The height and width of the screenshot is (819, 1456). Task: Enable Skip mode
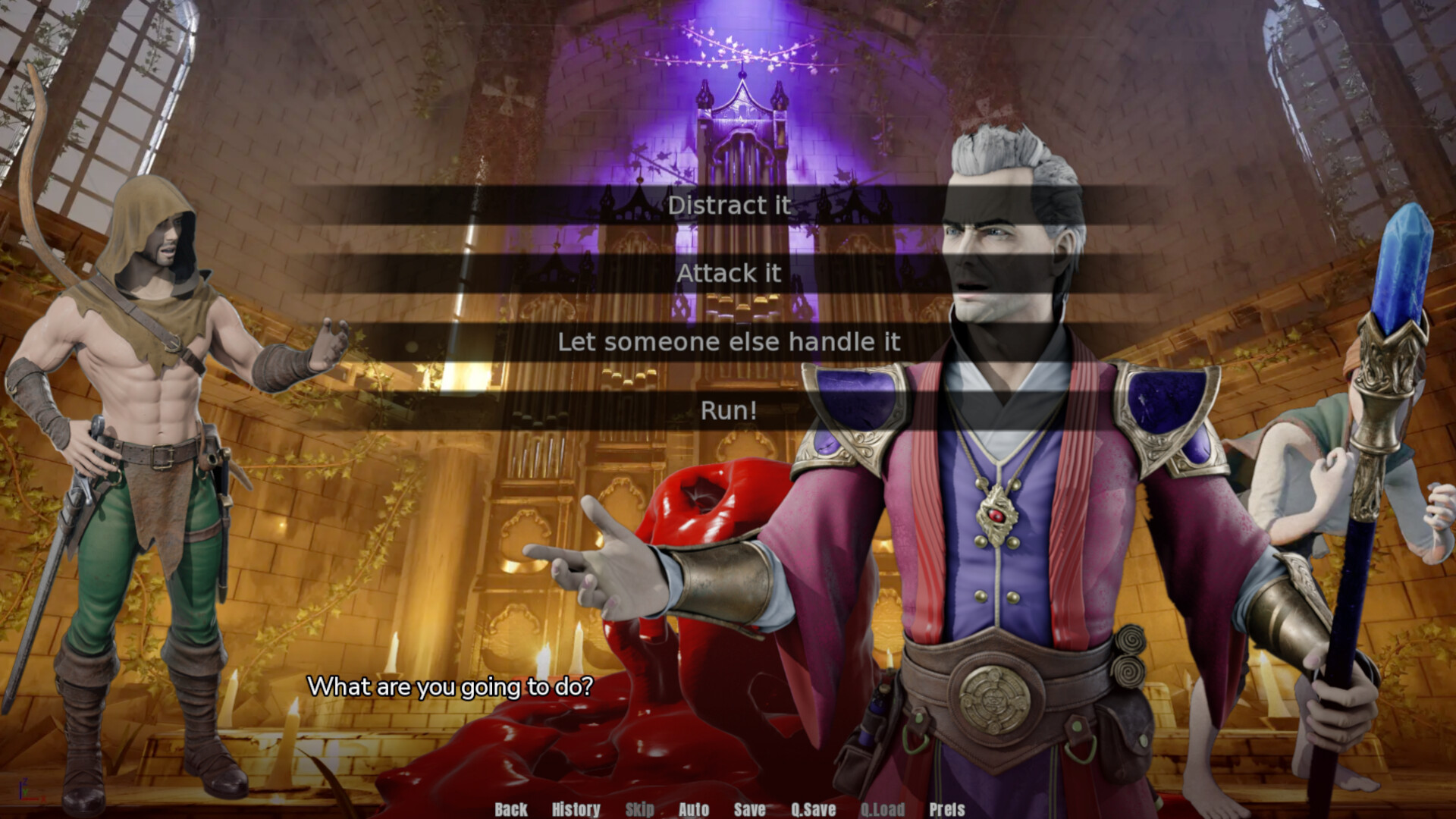639,810
